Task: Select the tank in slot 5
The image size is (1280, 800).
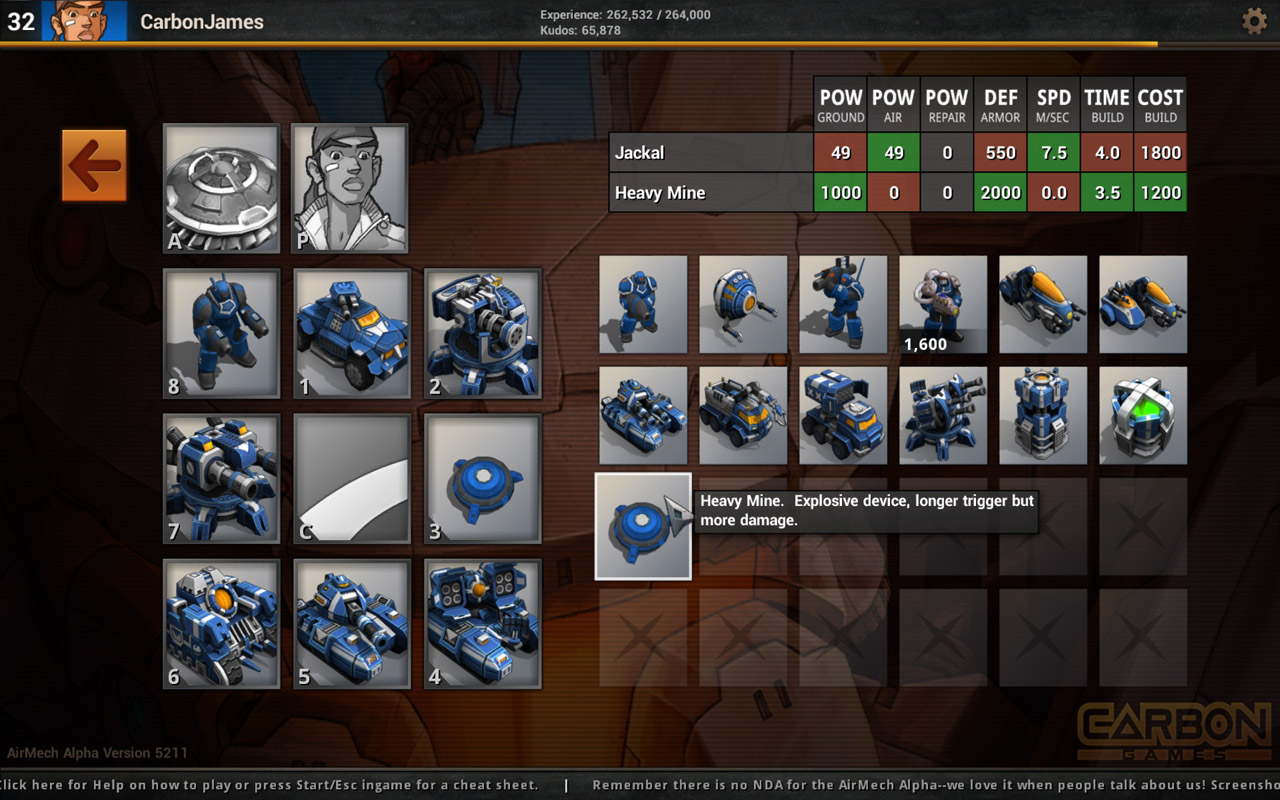Action: (x=351, y=623)
